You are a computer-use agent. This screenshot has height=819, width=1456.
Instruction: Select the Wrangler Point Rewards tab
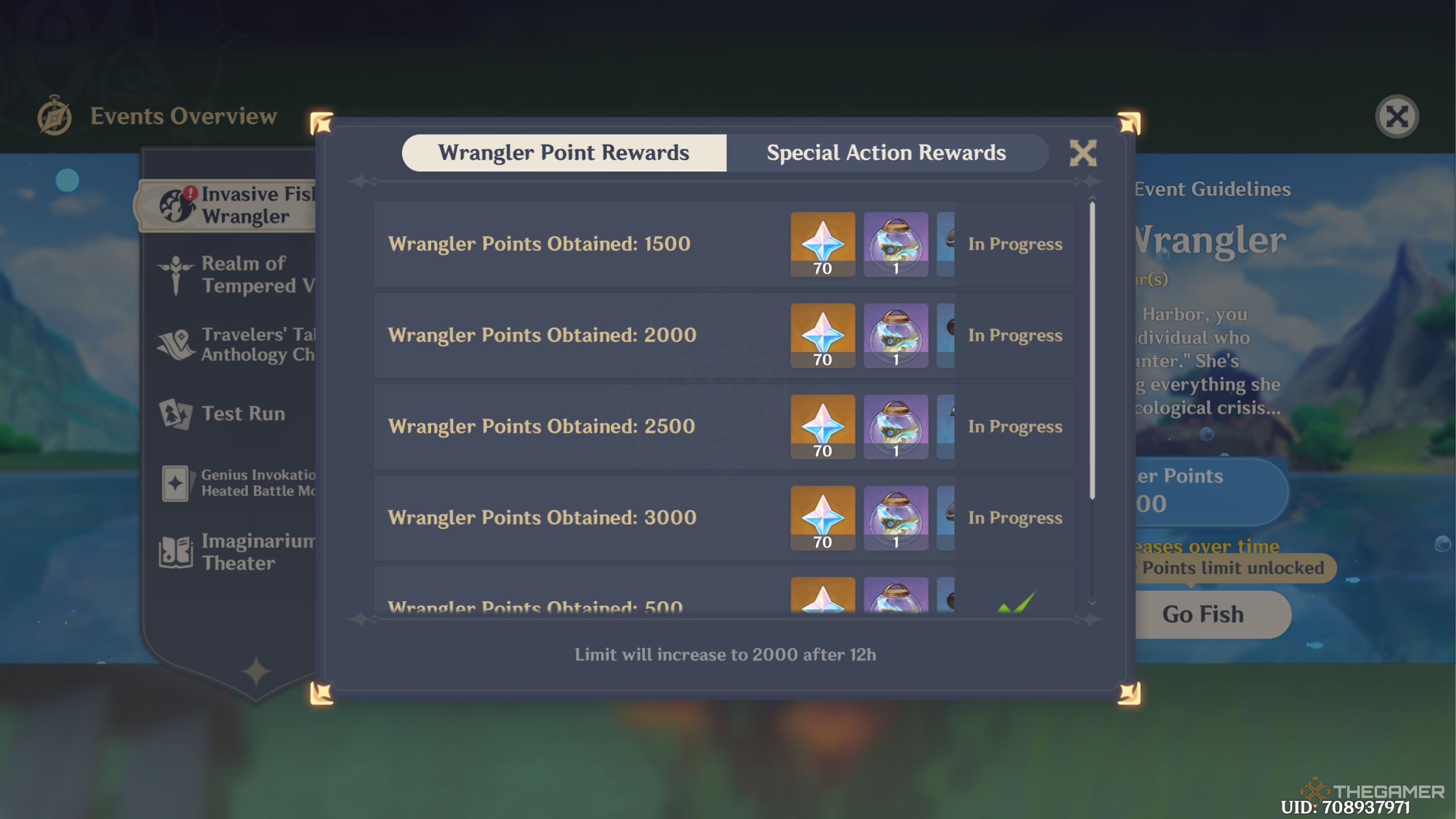562,152
